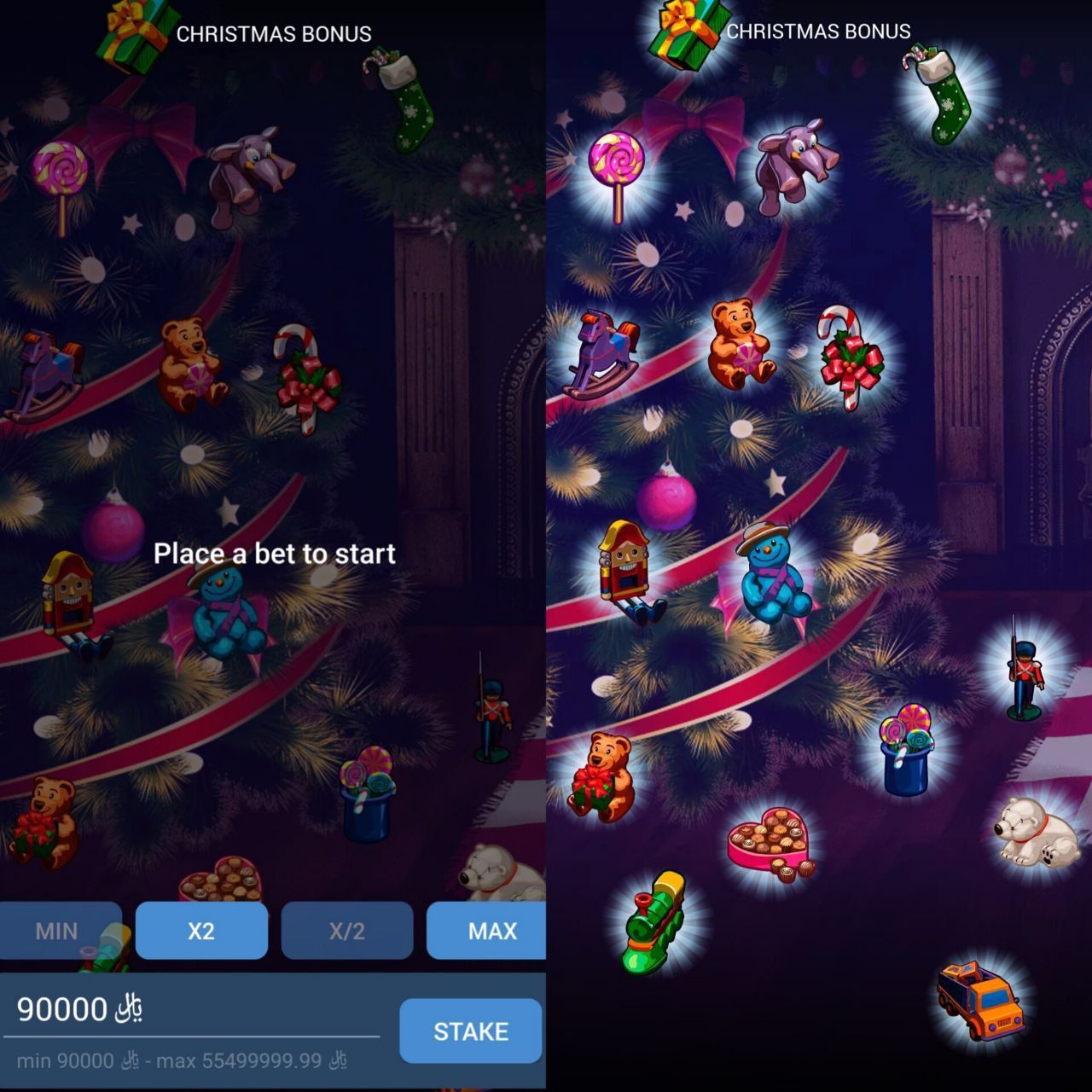Confirm the bet with STAKE
This screenshot has width=1092, height=1092.
471,1031
